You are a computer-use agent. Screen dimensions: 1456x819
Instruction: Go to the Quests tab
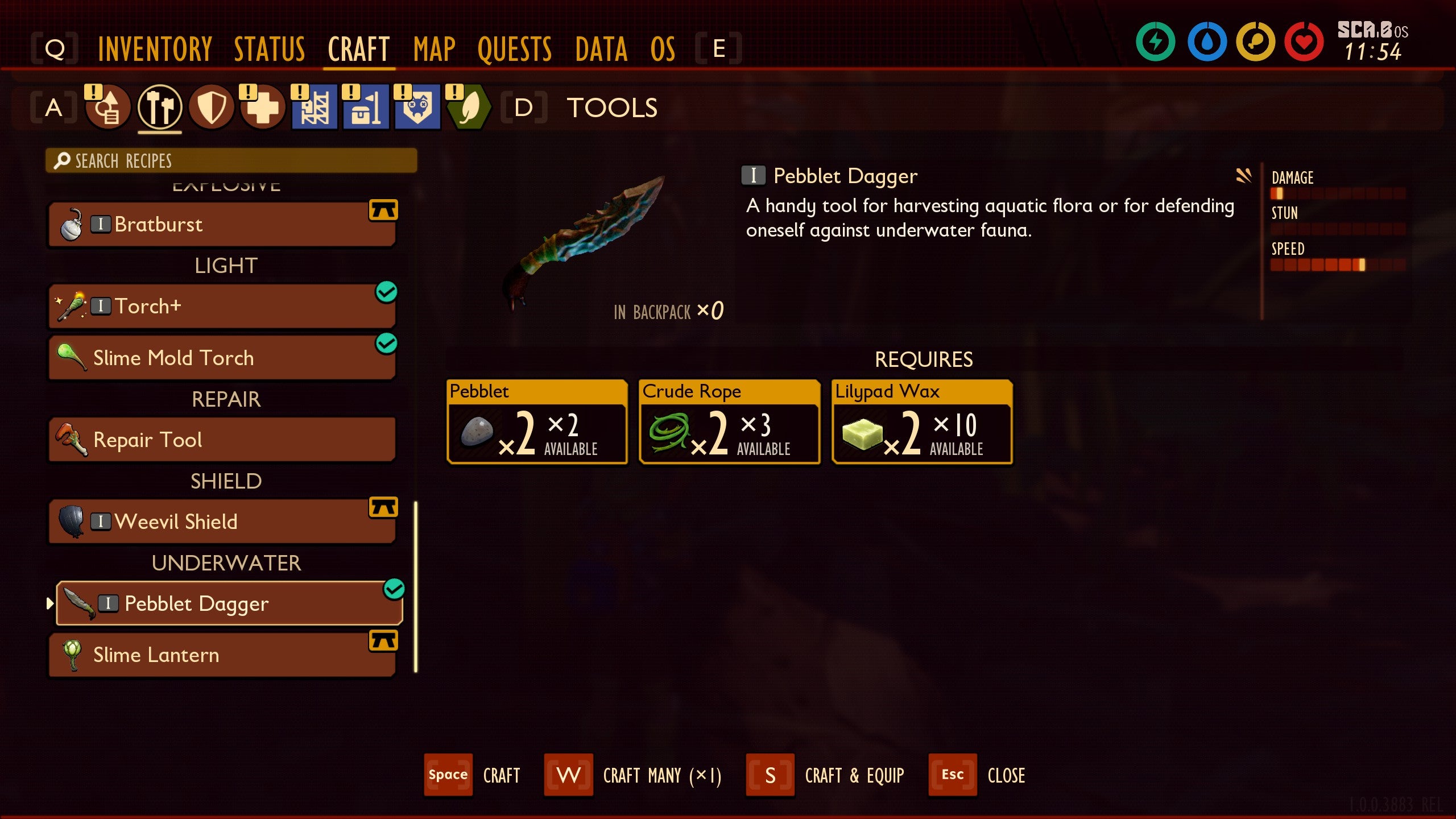tap(515, 49)
